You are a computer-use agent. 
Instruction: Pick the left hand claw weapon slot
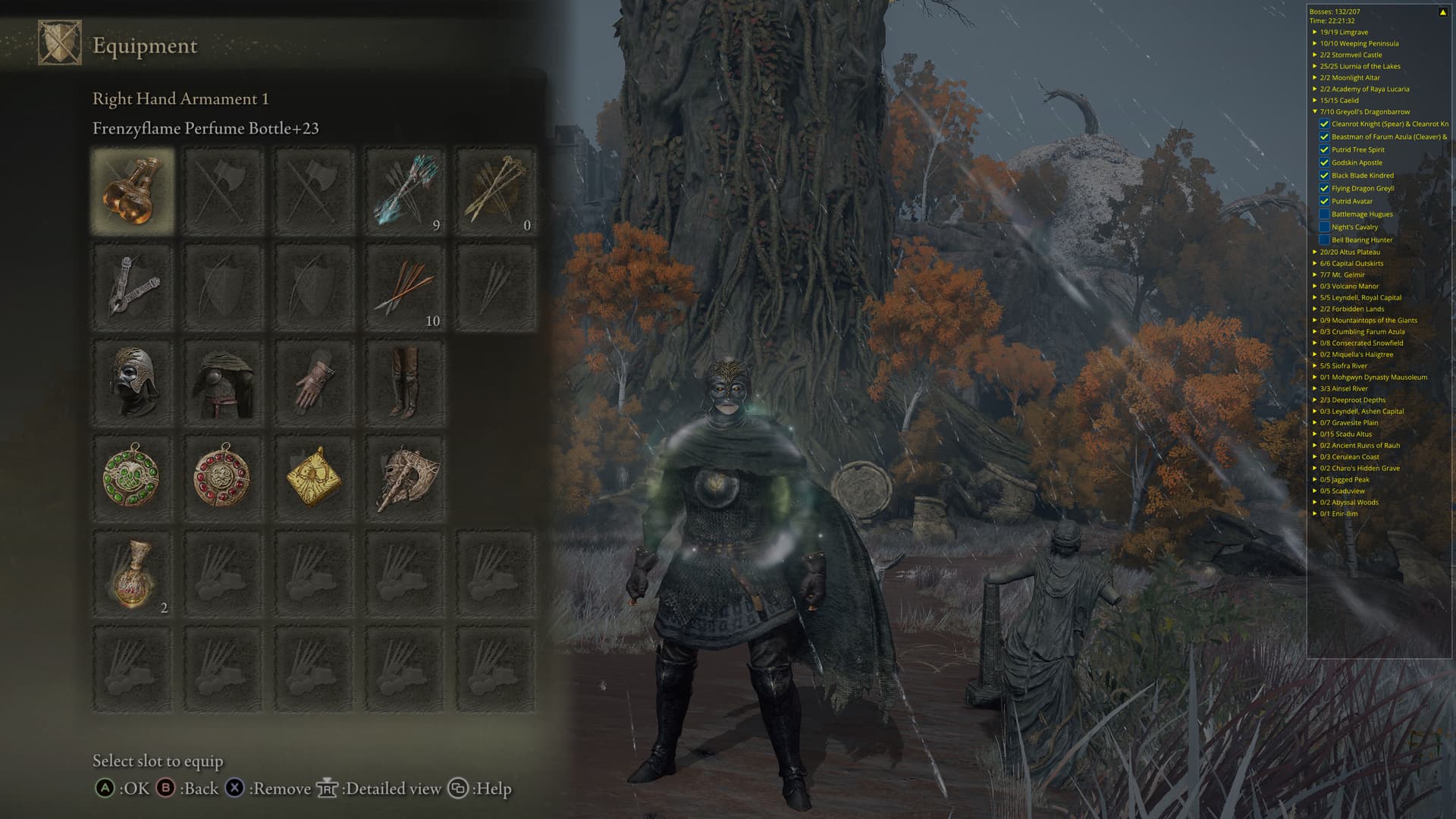coord(133,287)
